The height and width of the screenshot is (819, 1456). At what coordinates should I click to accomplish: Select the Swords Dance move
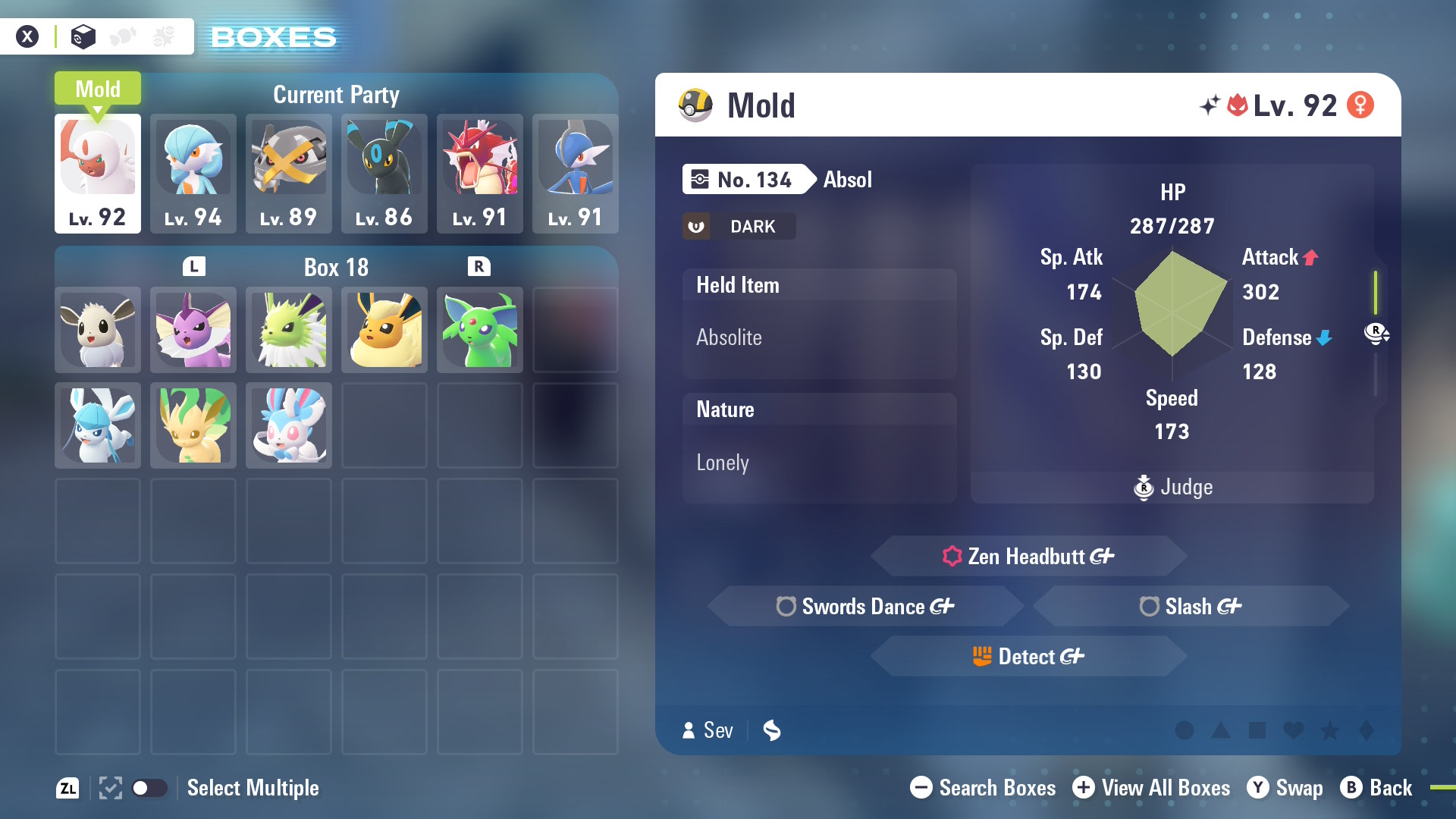(x=865, y=607)
